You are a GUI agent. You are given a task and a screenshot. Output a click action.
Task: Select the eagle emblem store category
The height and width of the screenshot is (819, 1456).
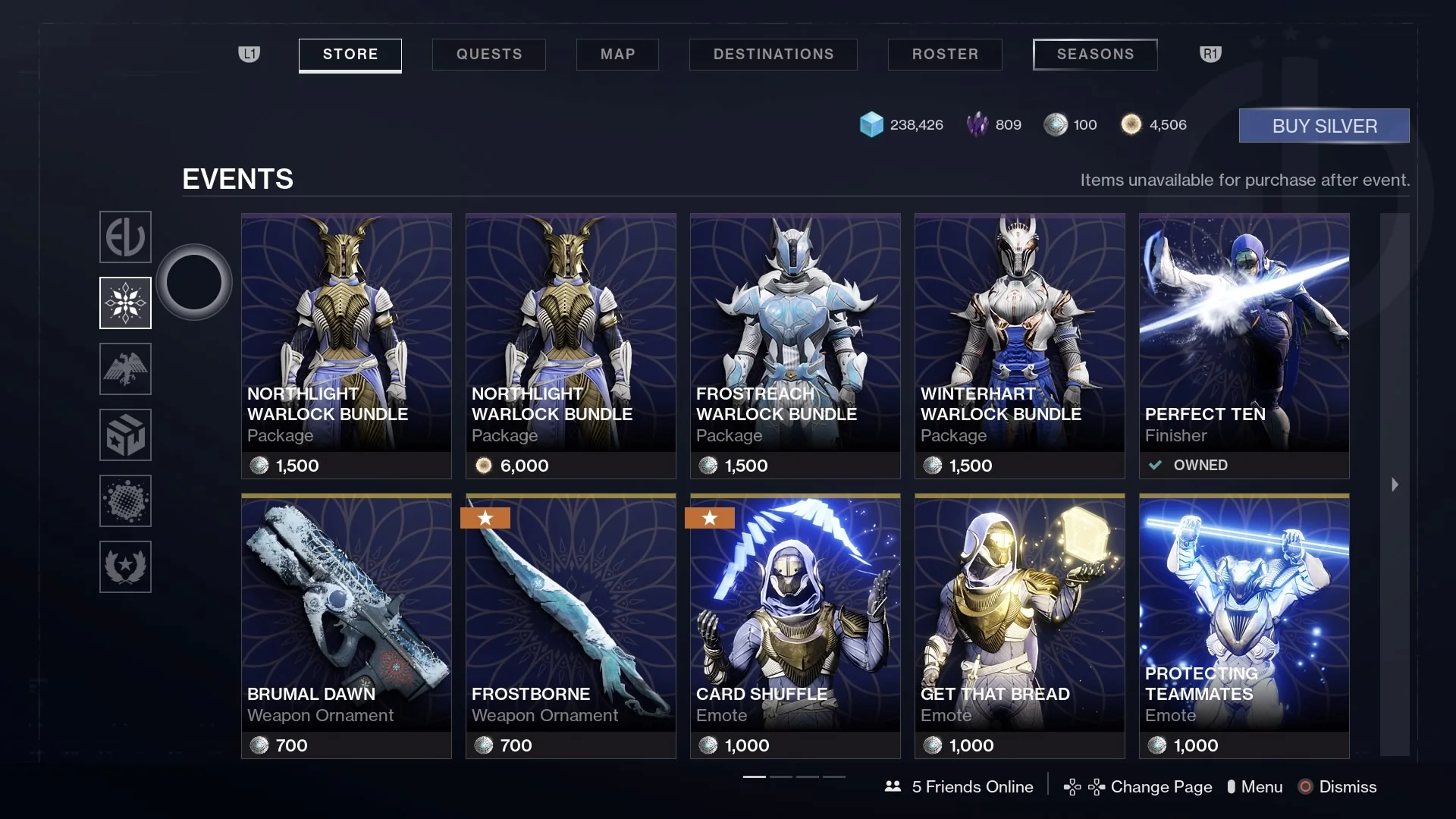(x=125, y=369)
